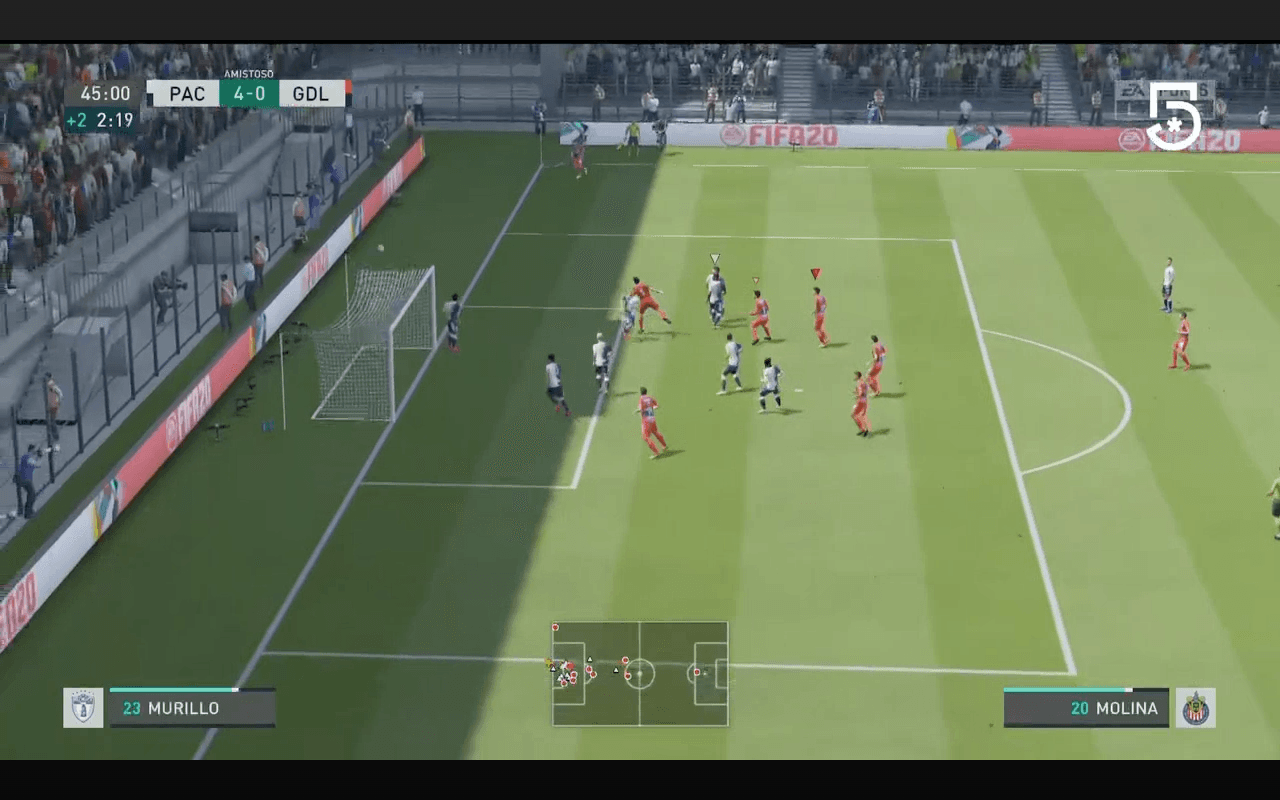Click the channel 5 broadcast logo
The height and width of the screenshot is (800, 1280).
[x=1173, y=115]
